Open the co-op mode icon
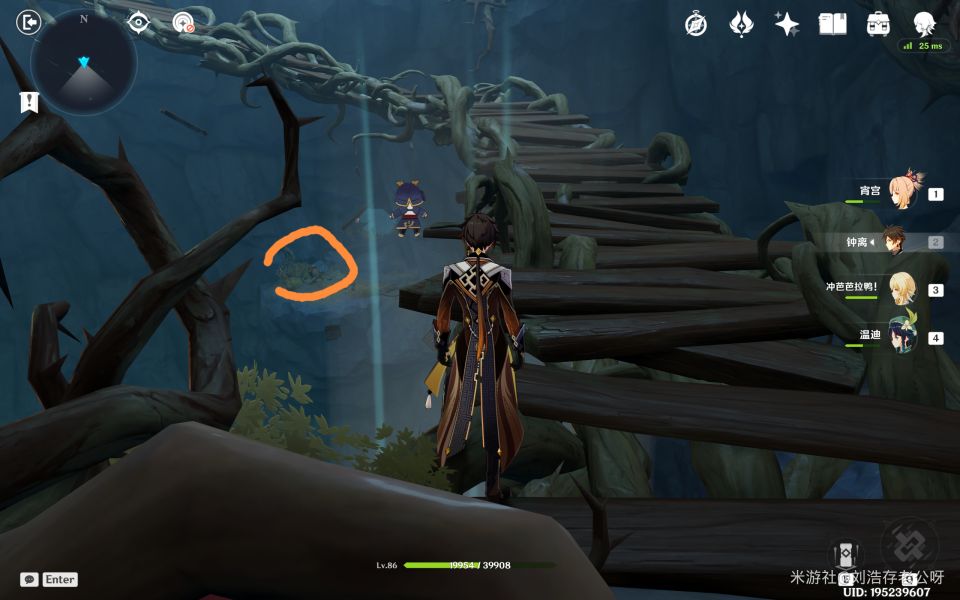Image resolution: width=960 pixels, height=600 pixels. [183, 22]
